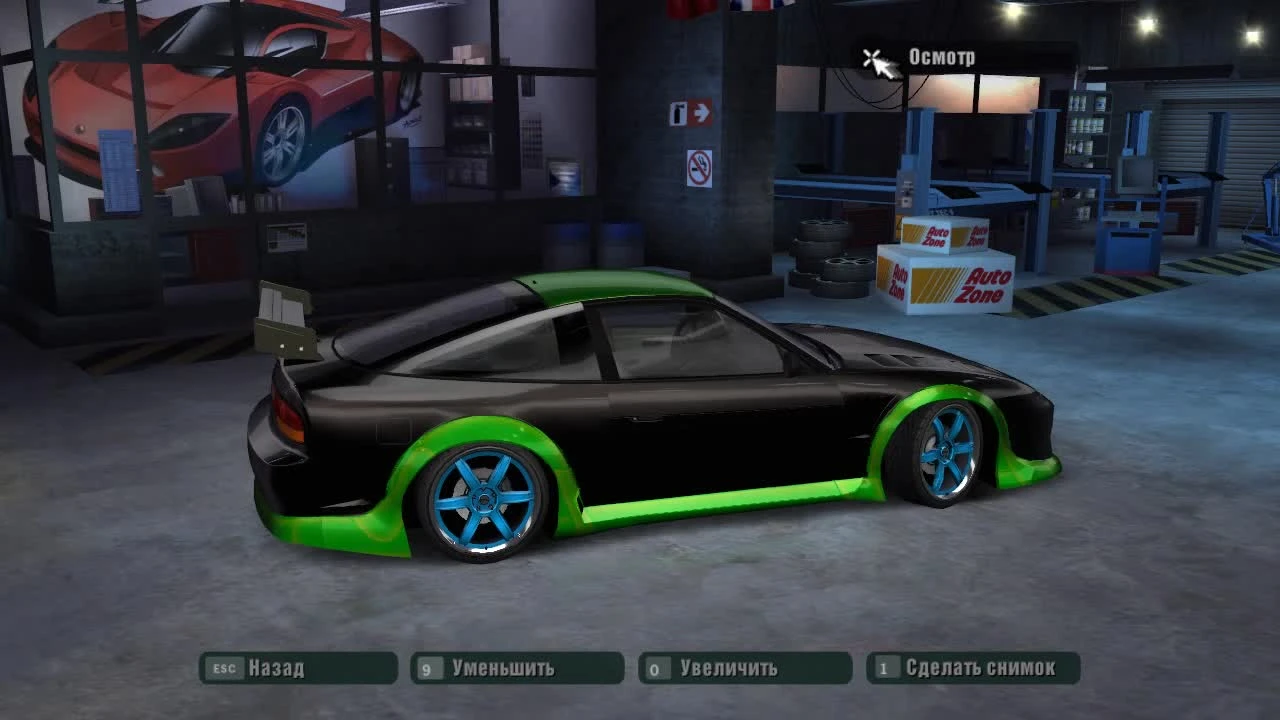1280x720 pixels.
Task: Click the ESC key icon beside Назад
Action: [x=225, y=668]
